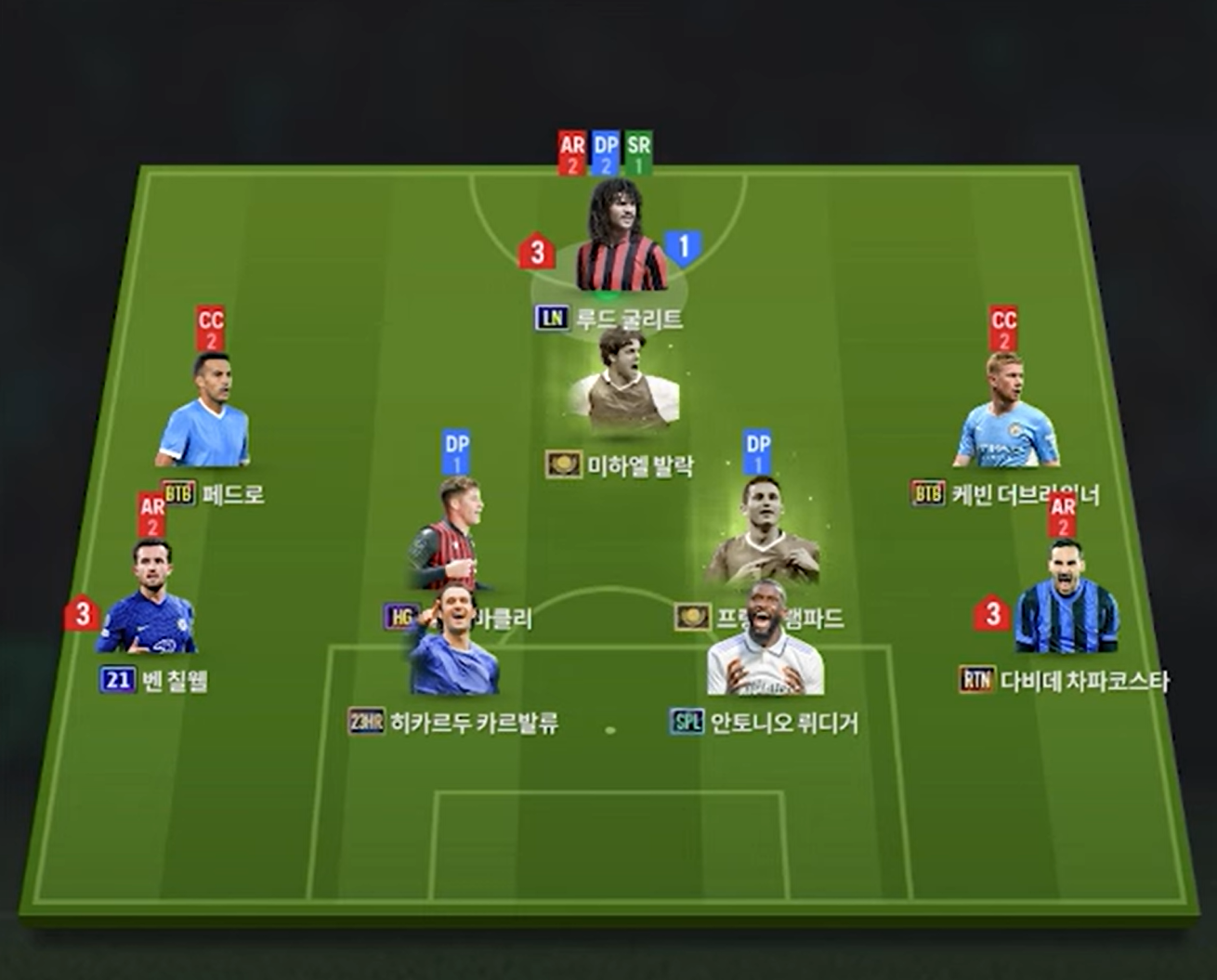Select Pedro on the left wing
Viewport: 1217px width, 980px height.
point(205,414)
